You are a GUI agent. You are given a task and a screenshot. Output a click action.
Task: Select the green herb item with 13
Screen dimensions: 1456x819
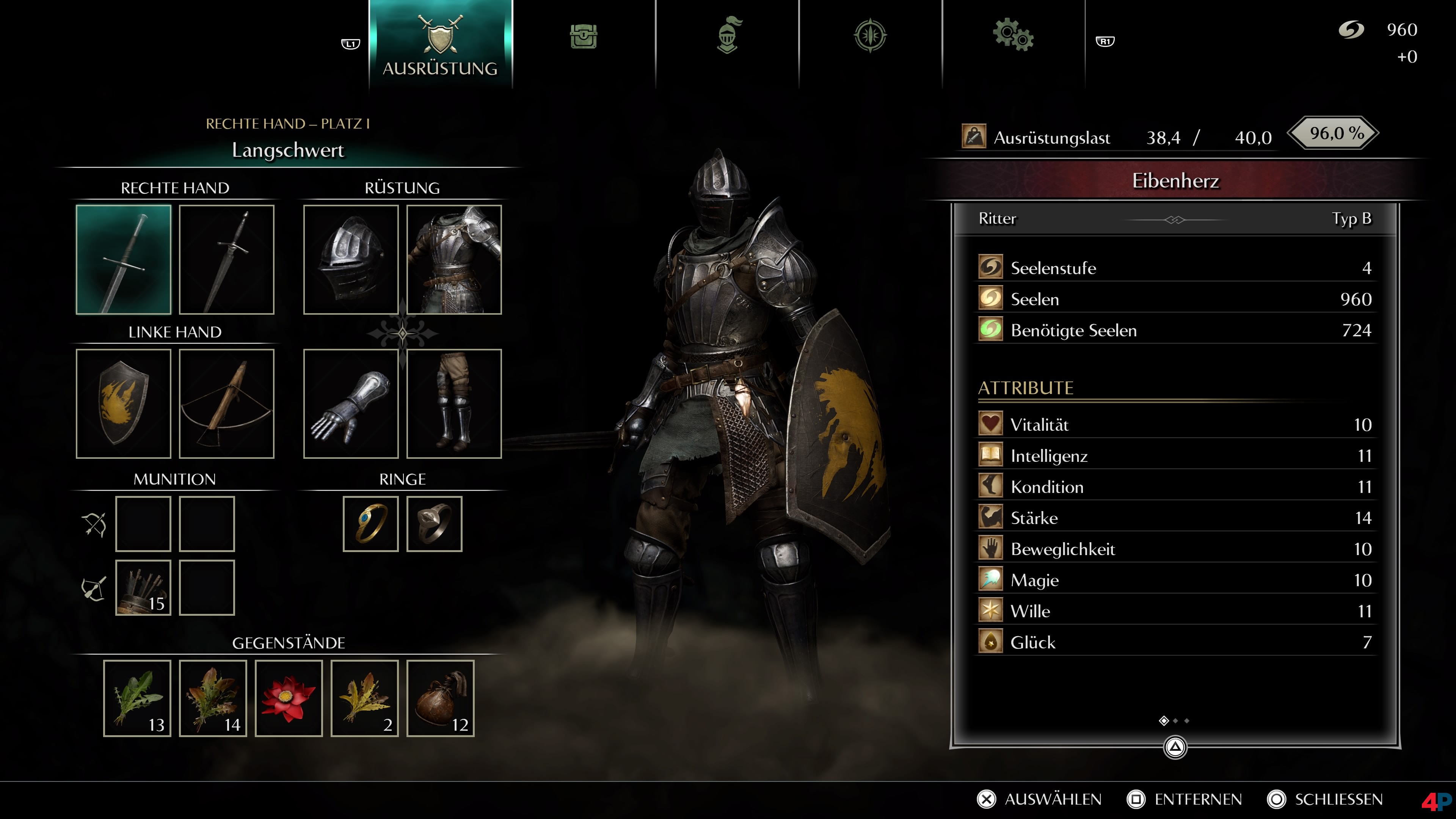137,698
